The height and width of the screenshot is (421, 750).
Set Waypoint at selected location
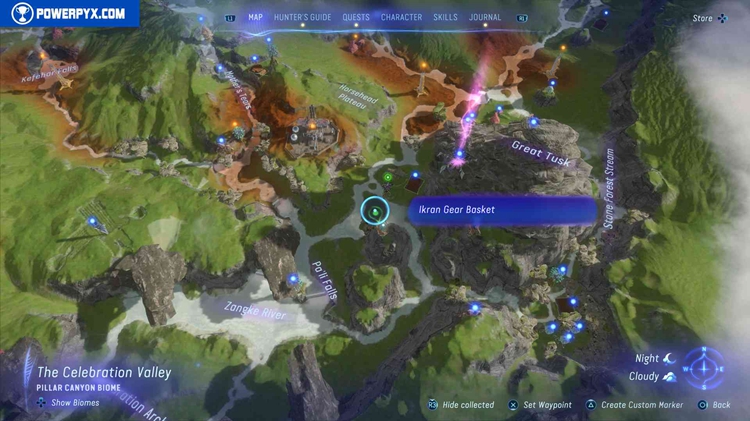point(547,405)
